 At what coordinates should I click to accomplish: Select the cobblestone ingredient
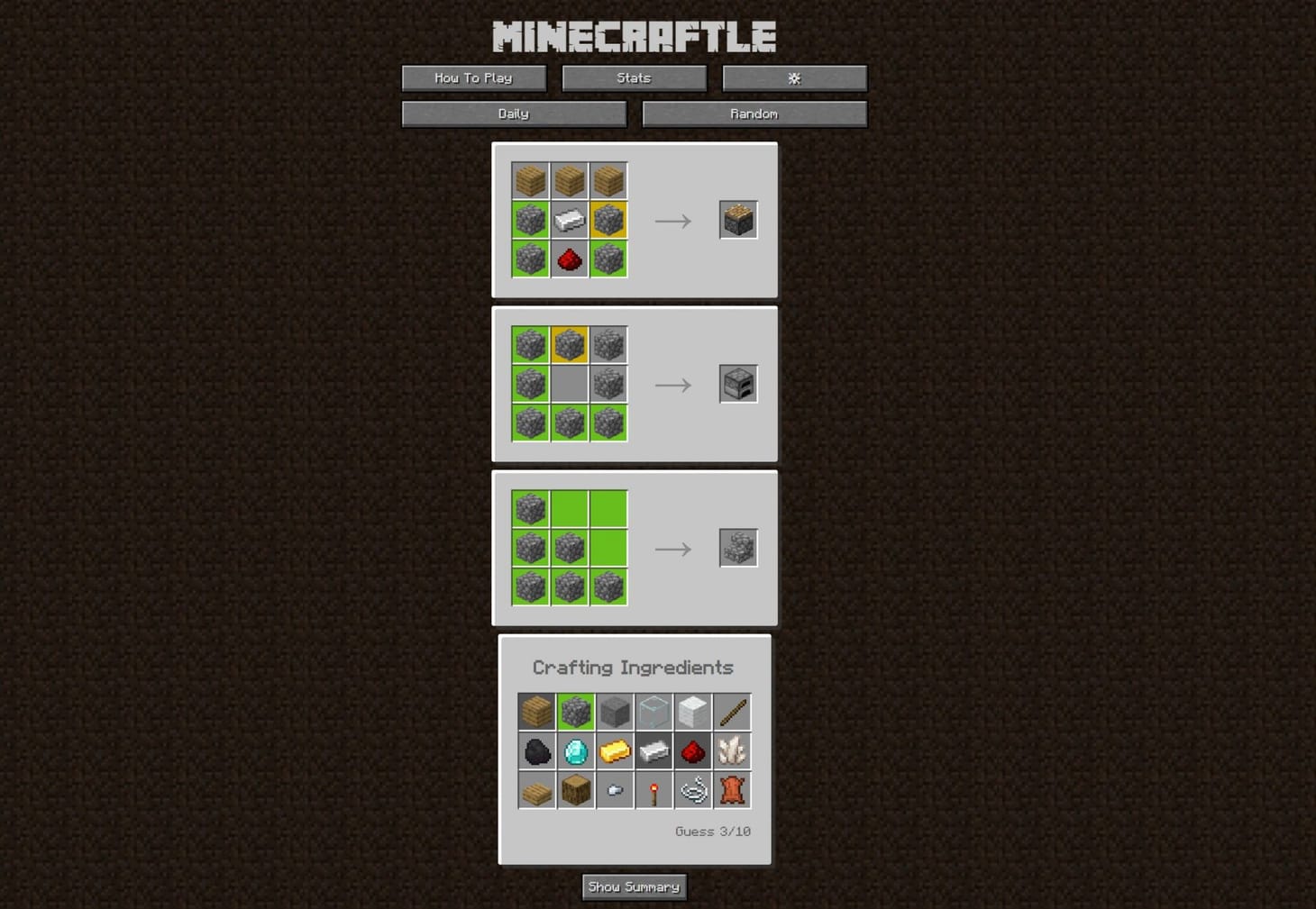(x=575, y=712)
